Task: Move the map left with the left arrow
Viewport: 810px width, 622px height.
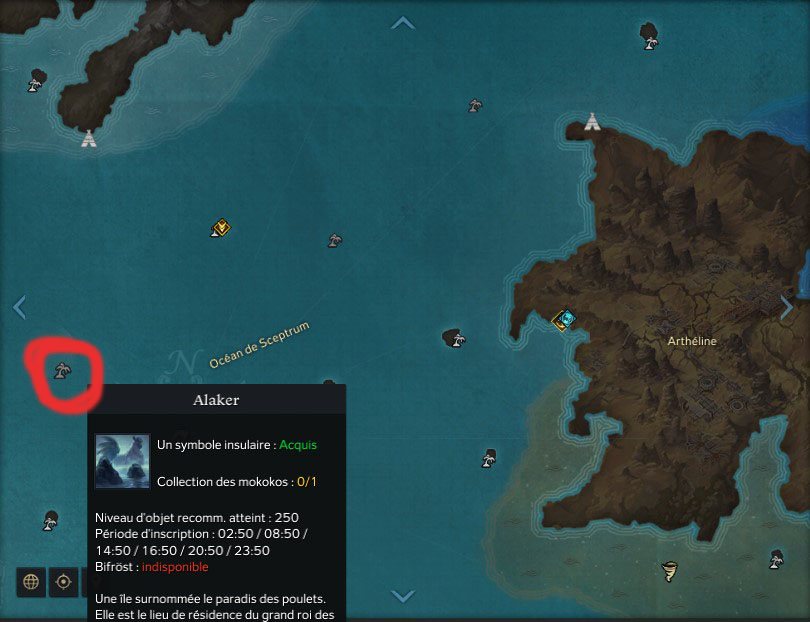Action: pyautogui.click(x=19, y=307)
